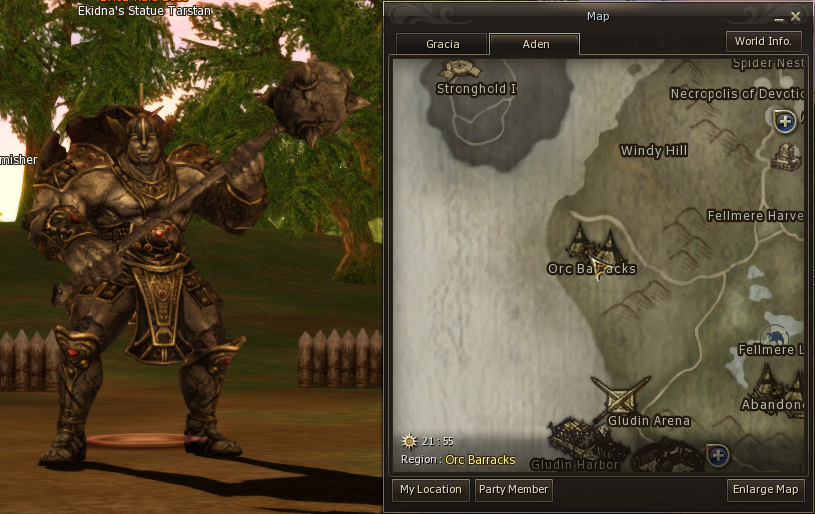This screenshot has height=514, width=815.
Task: Select the Aden map tab
Action: pos(535,45)
